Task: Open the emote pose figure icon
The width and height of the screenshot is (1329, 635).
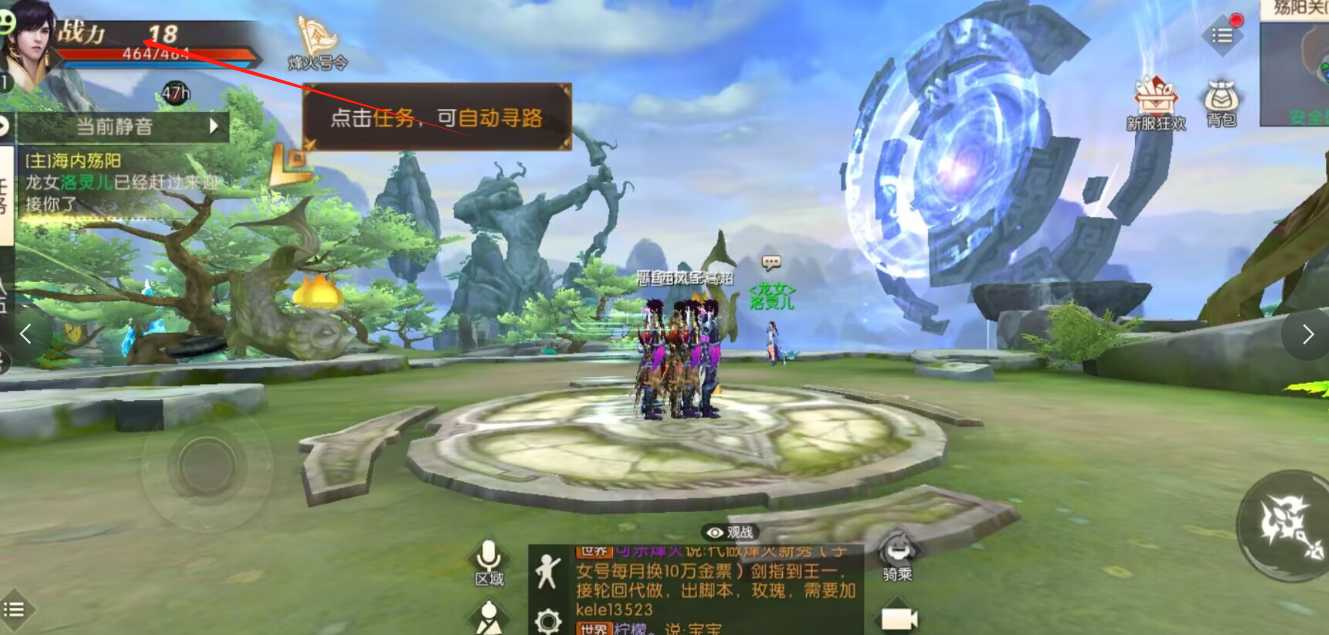Action: [546, 570]
